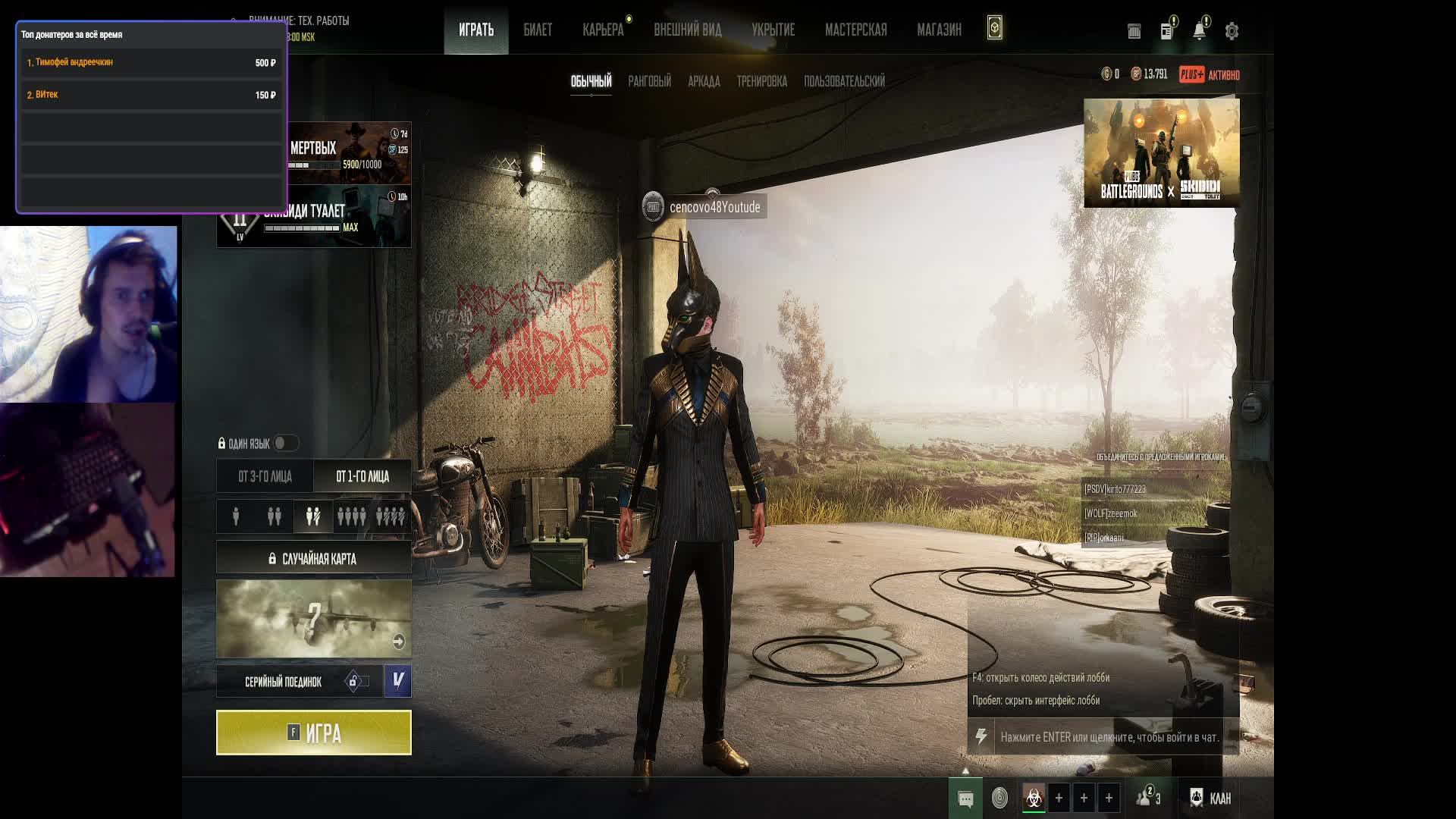Image resolution: width=1456 pixels, height=819 pixels.
Task: Switch to the КАРЬЕРА tab
Action: [x=603, y=30]
